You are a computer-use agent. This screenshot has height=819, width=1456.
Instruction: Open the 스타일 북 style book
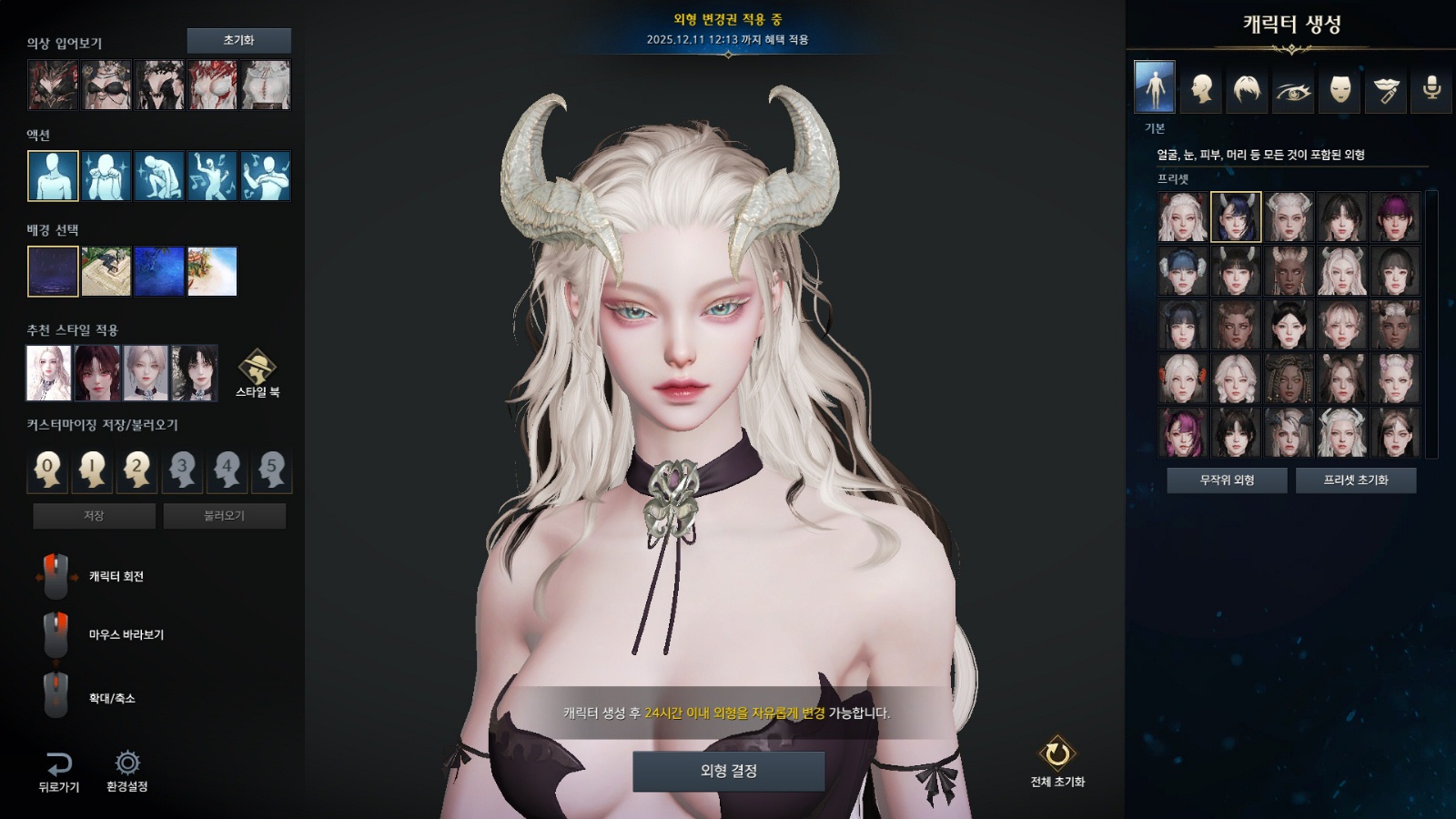click(x=258, y=373)
